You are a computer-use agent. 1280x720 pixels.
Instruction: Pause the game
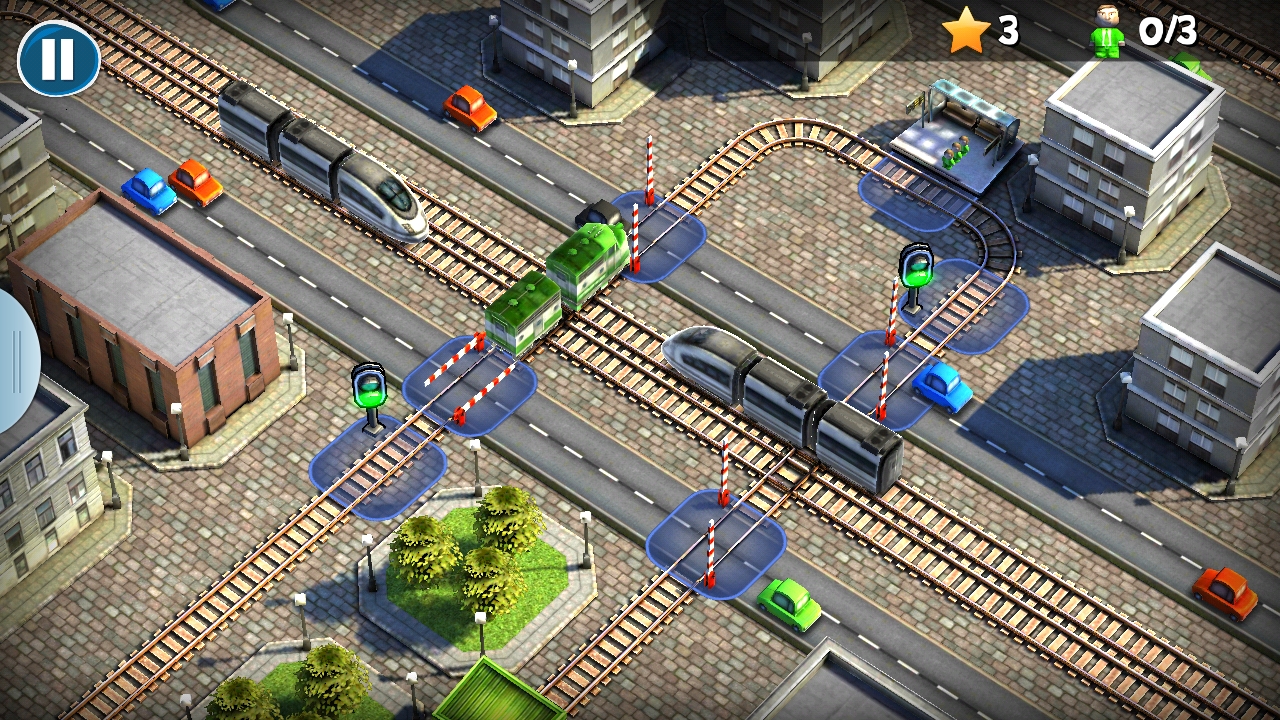pyautogui.click(x=57, y=58)
